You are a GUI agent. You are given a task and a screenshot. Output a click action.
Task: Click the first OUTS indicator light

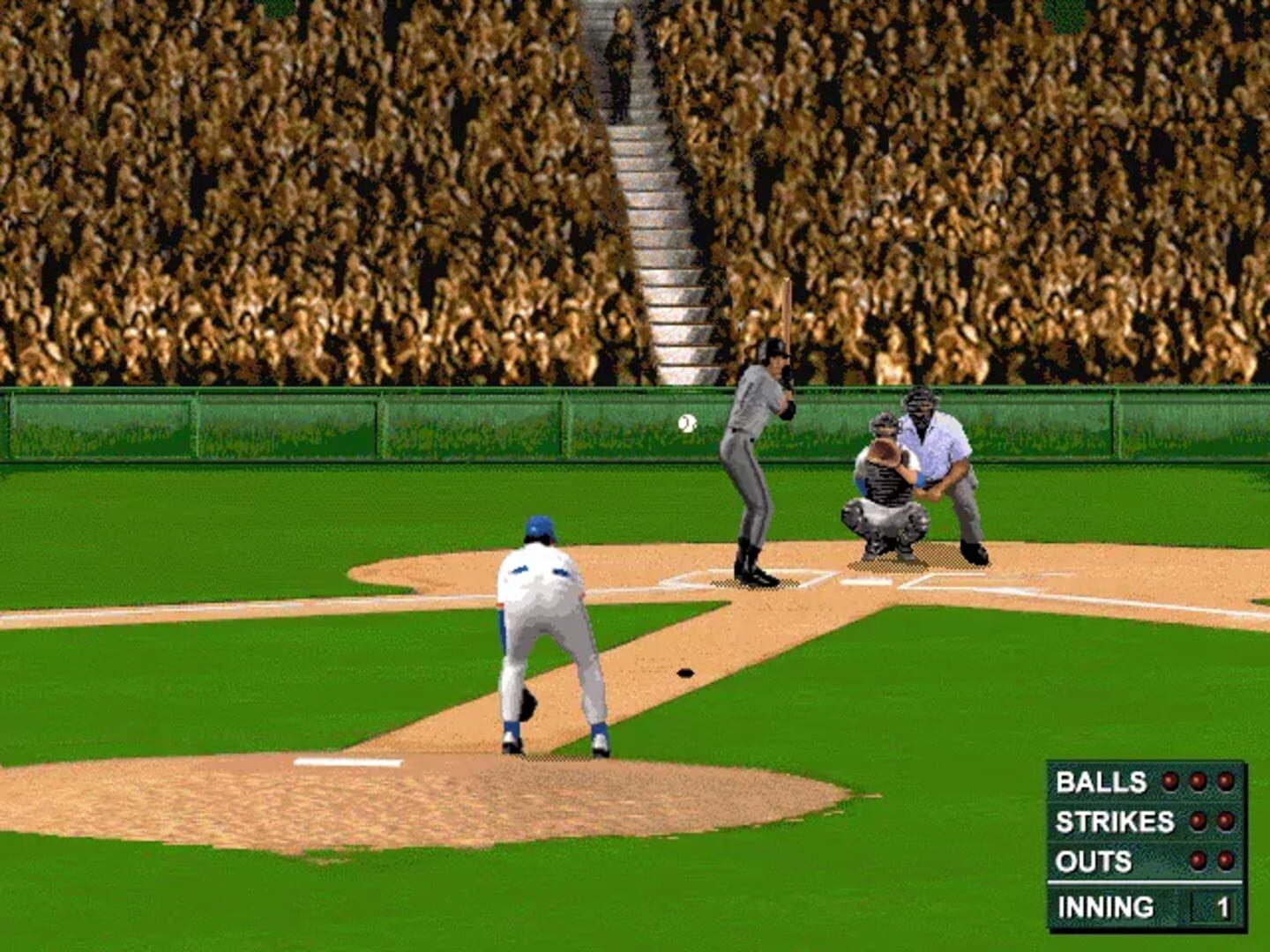1197,860
